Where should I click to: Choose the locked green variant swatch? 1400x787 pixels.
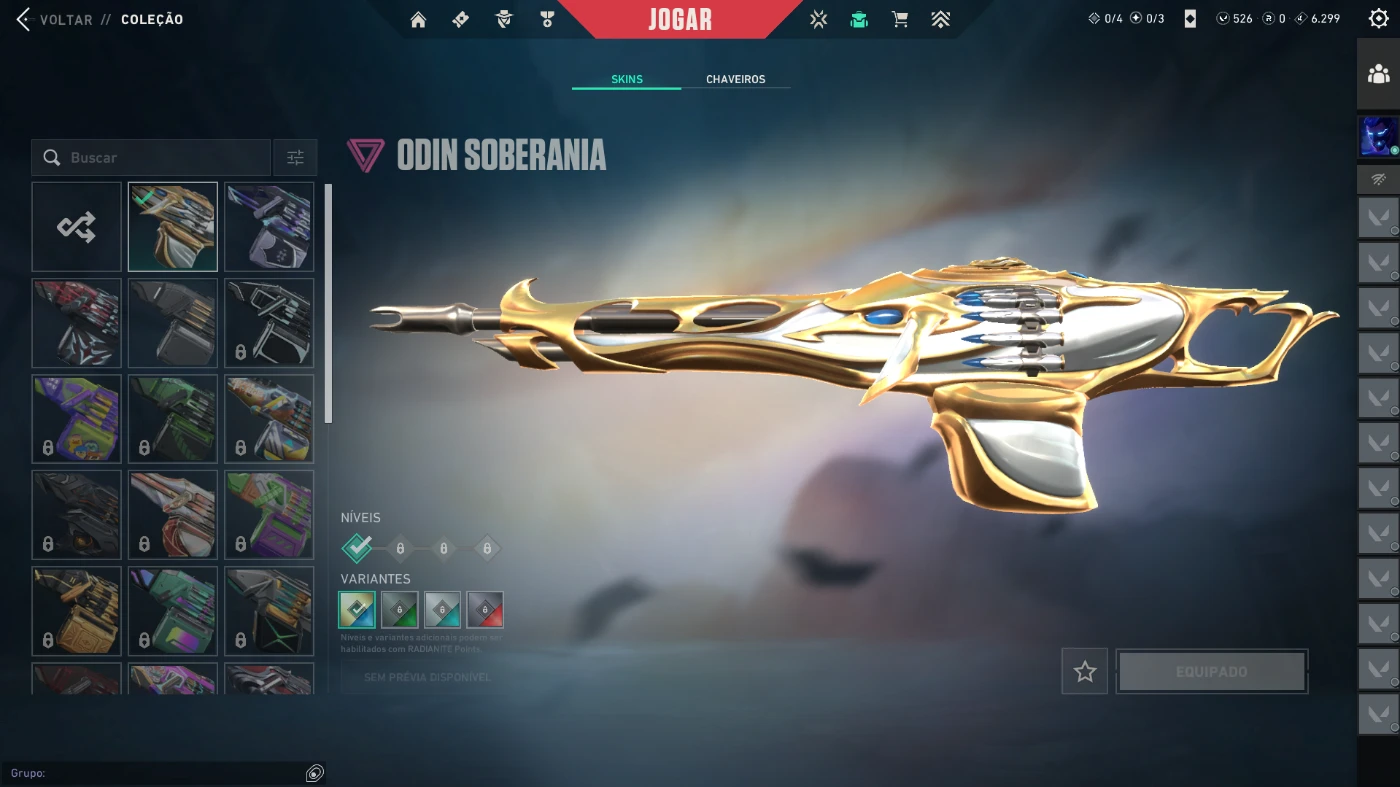pos(400,609)
